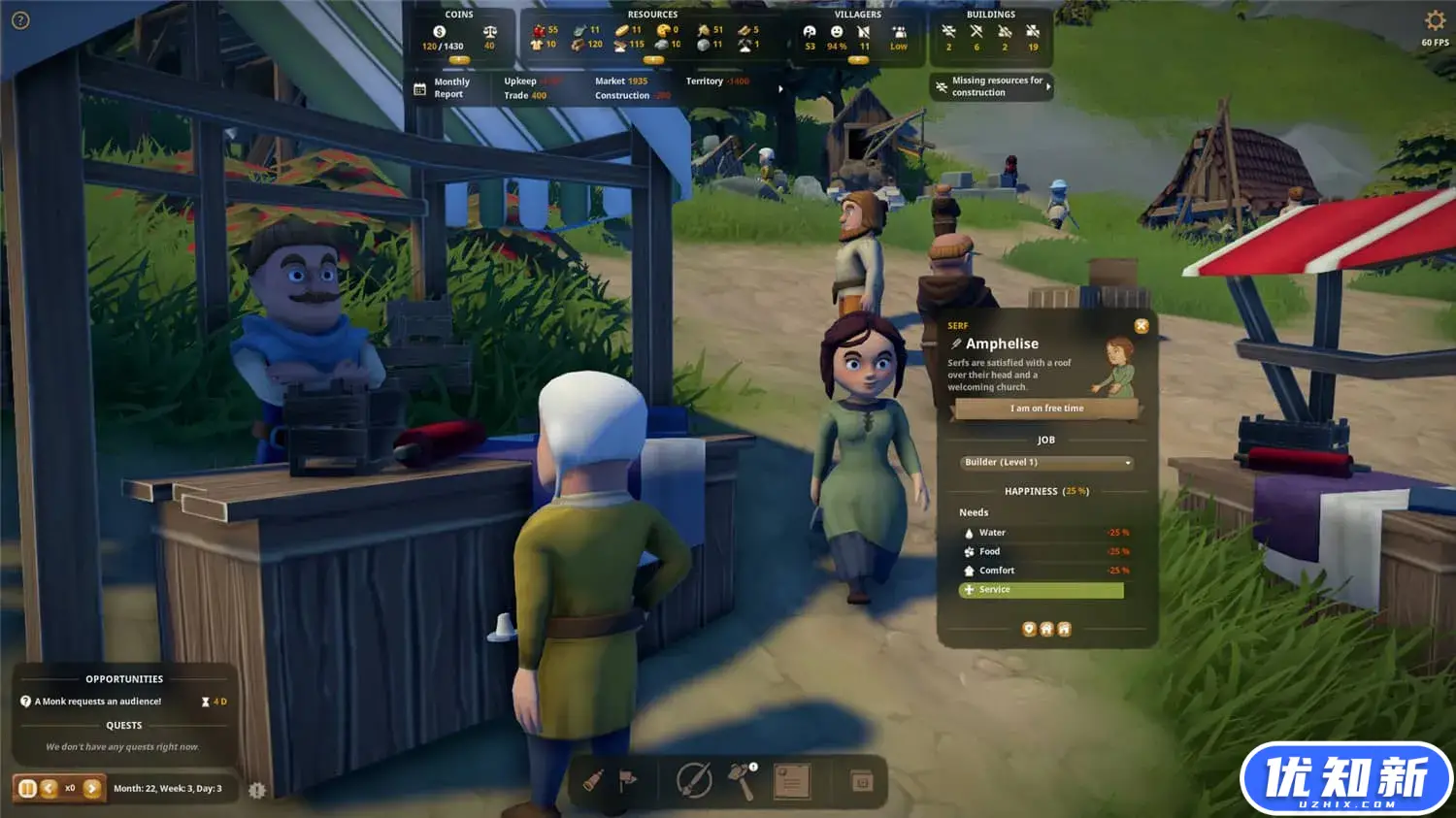
Task: Select the Service need row
Action: (1041, 590)
